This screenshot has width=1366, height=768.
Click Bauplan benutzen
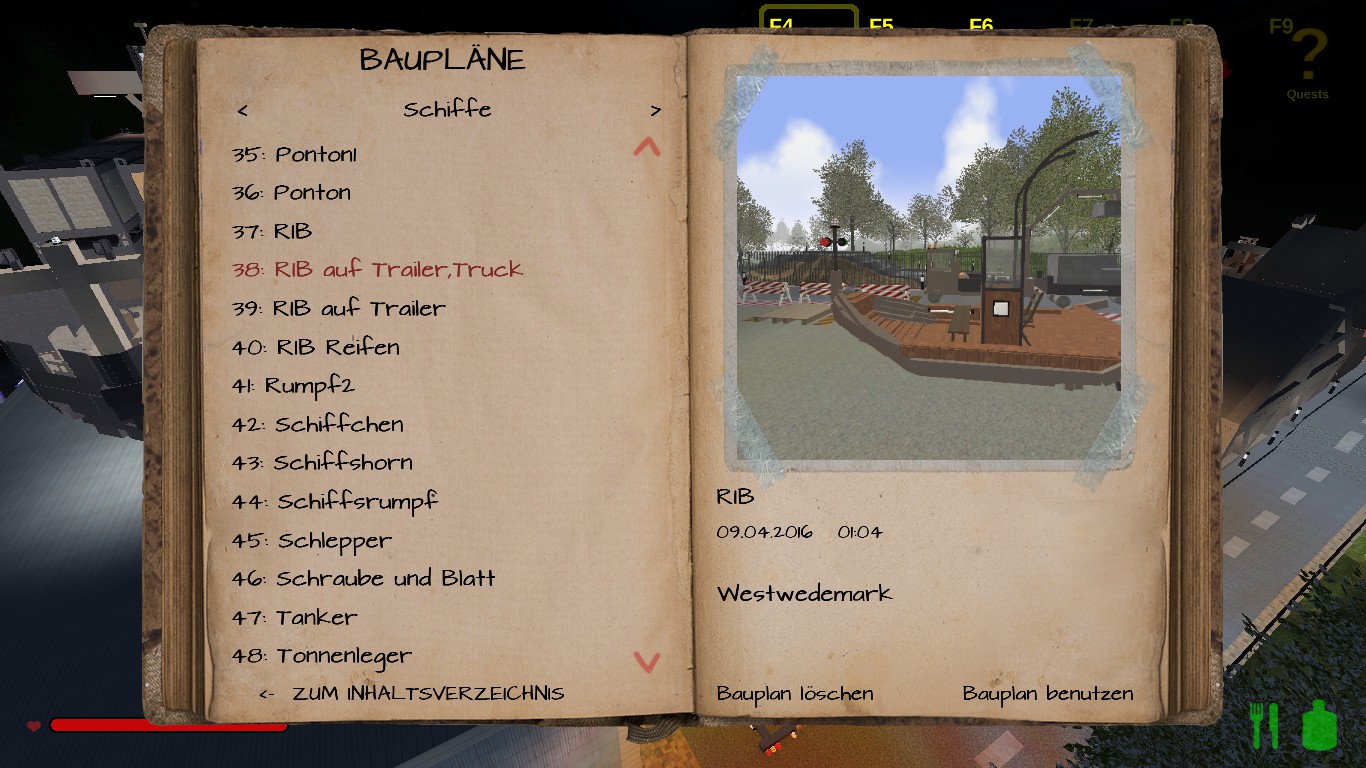point(1047,693)
